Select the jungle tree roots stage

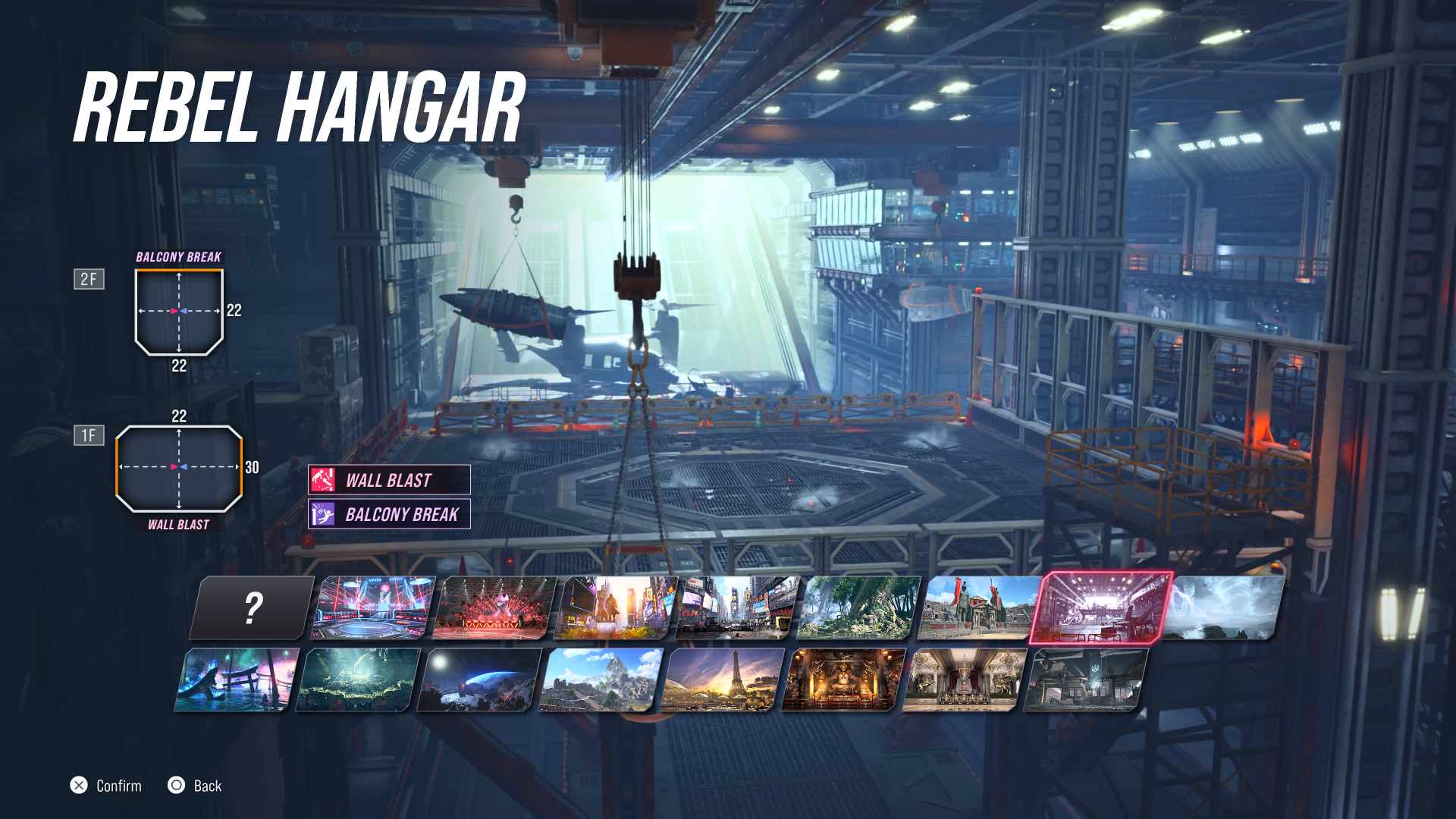(859, 607)
